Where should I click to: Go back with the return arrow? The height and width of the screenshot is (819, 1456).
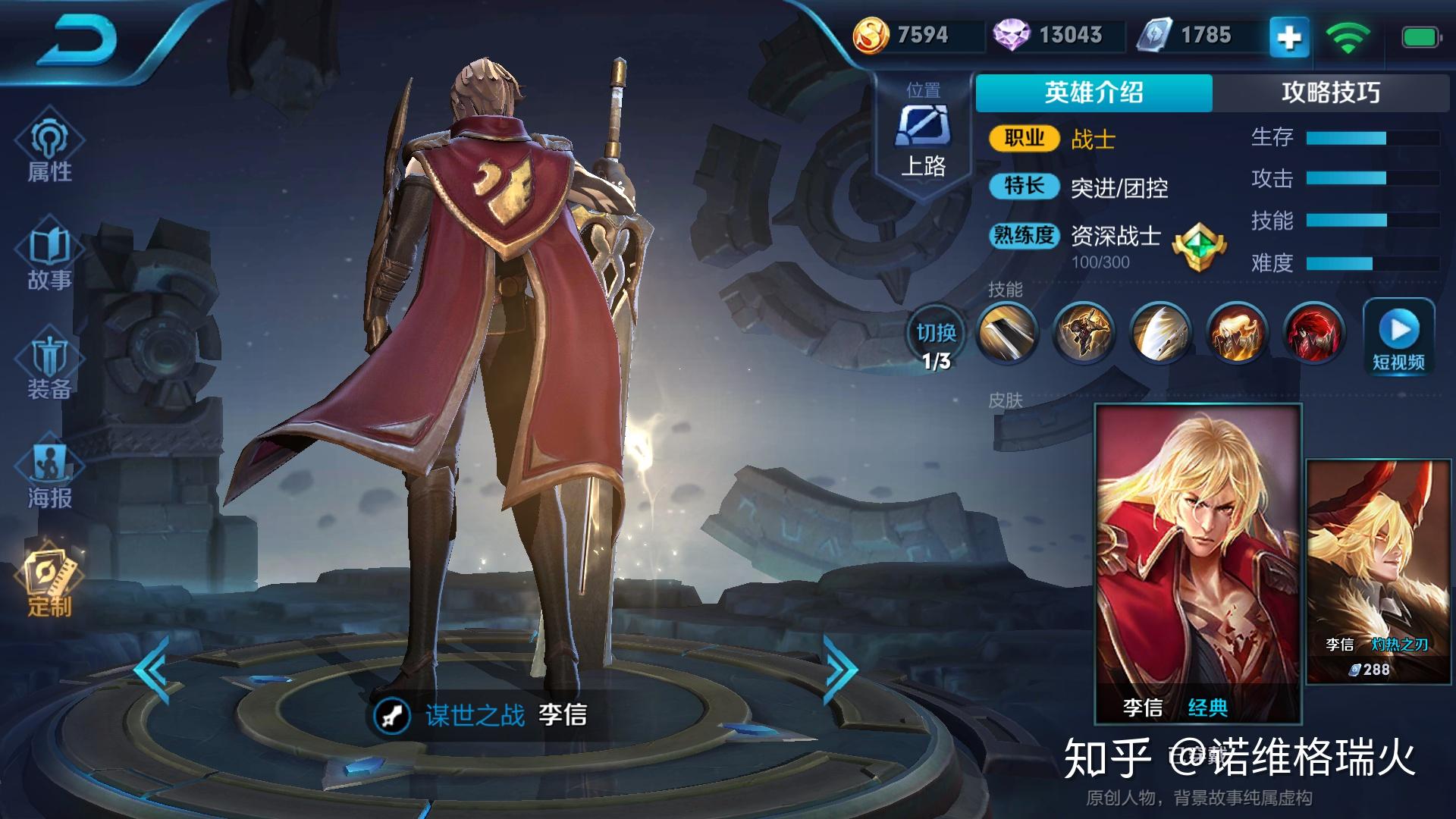click(x=80, y=38)
